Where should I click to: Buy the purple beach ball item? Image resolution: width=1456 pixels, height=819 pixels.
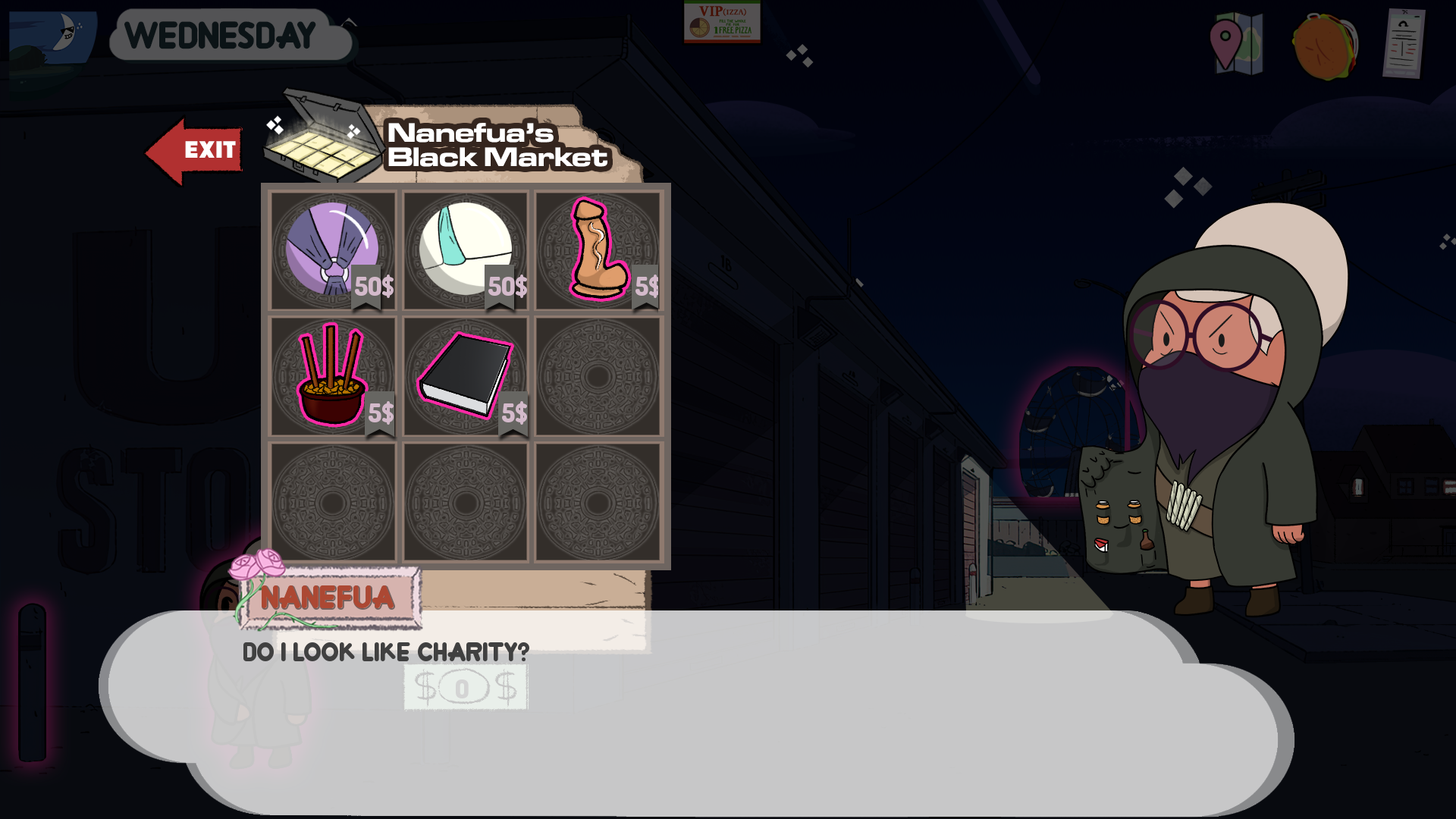(x=332, y=249)
